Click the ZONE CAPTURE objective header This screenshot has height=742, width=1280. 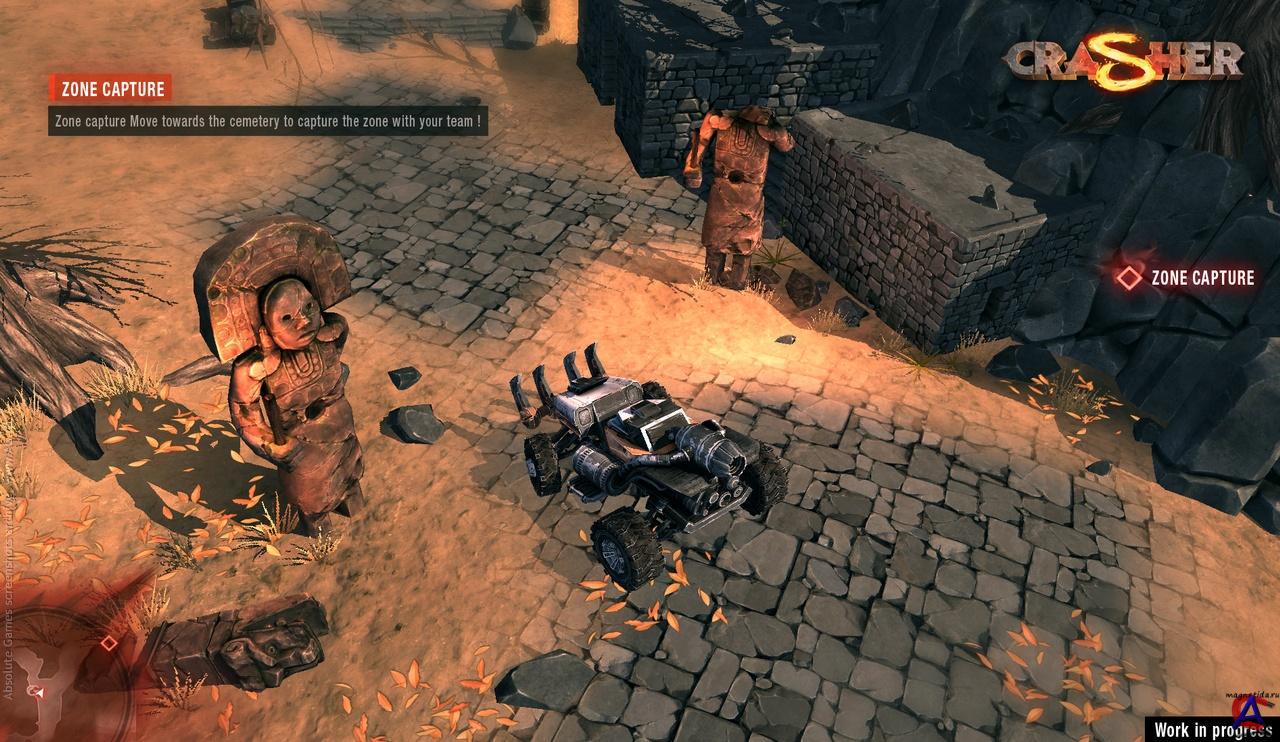(x=111, y=89)
